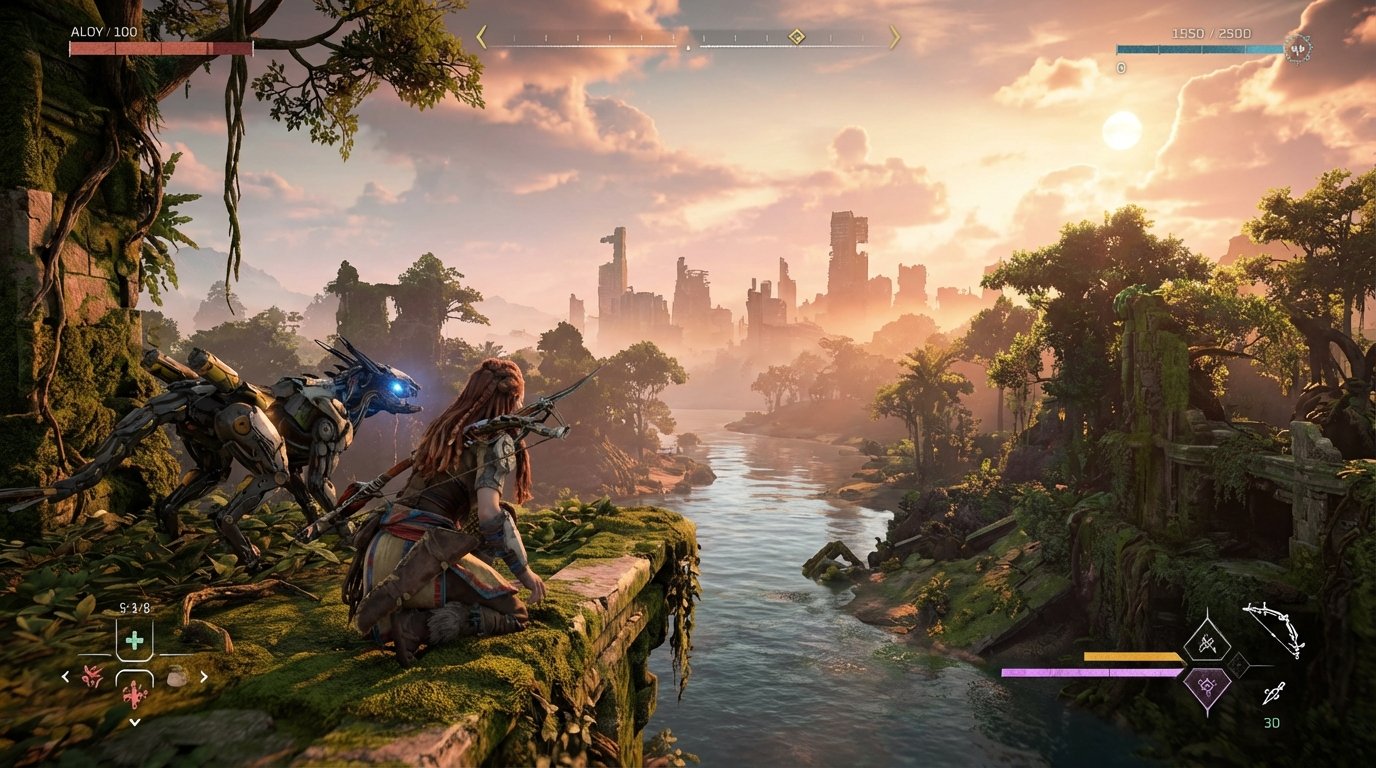Expand the down chevron below the item selector
Viewport: 1376px width, 768px height.
click(135, 721)
